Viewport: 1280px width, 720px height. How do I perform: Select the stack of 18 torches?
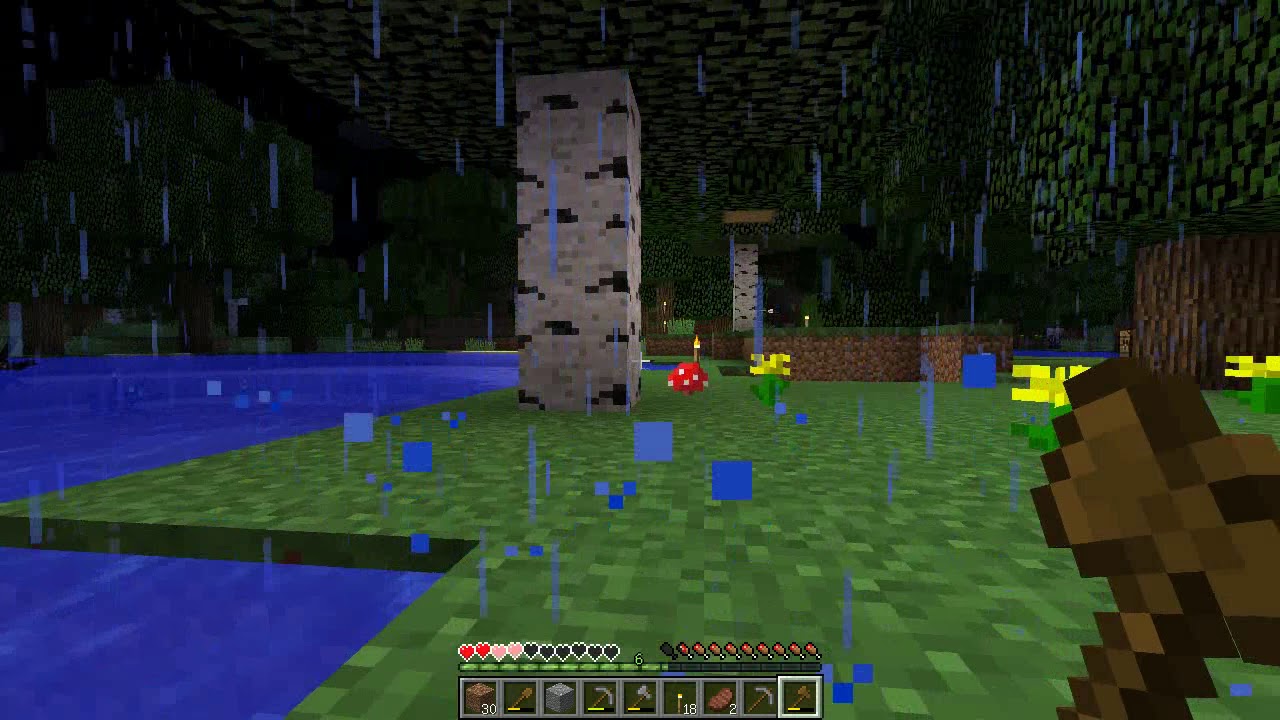click(680, 697)
